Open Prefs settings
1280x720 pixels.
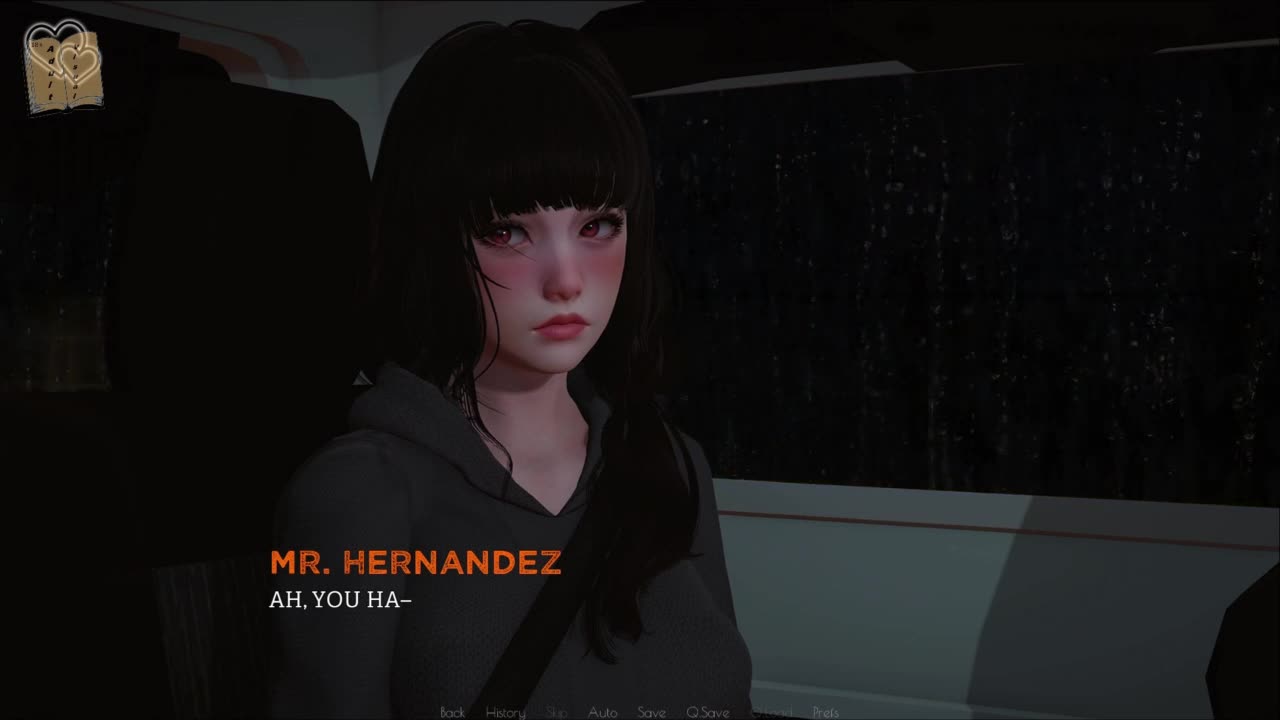pos(826,712)
